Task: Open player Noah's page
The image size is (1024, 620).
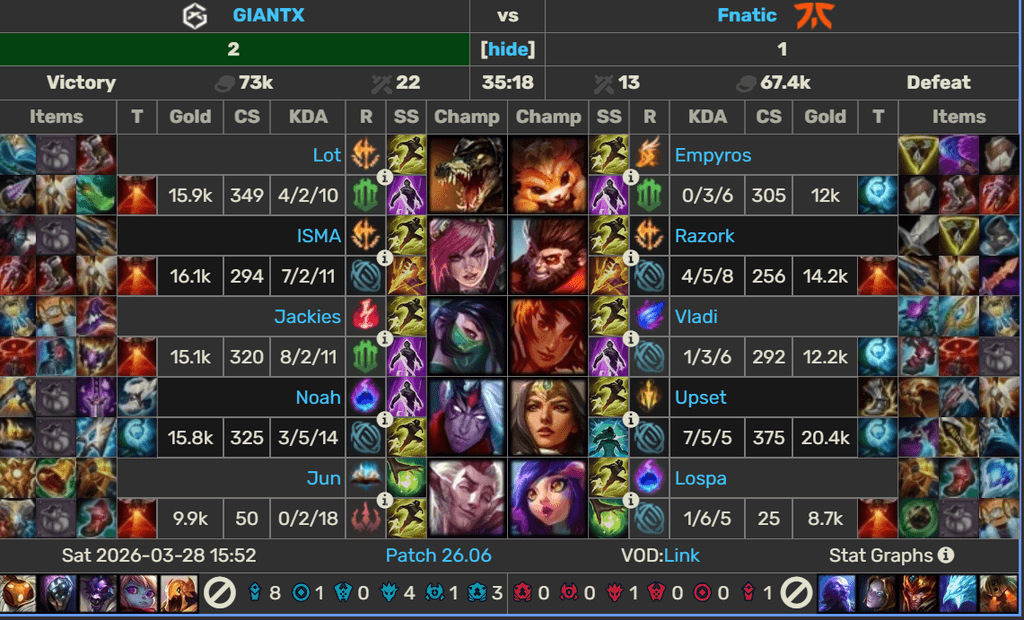Action: click(318, 397)
